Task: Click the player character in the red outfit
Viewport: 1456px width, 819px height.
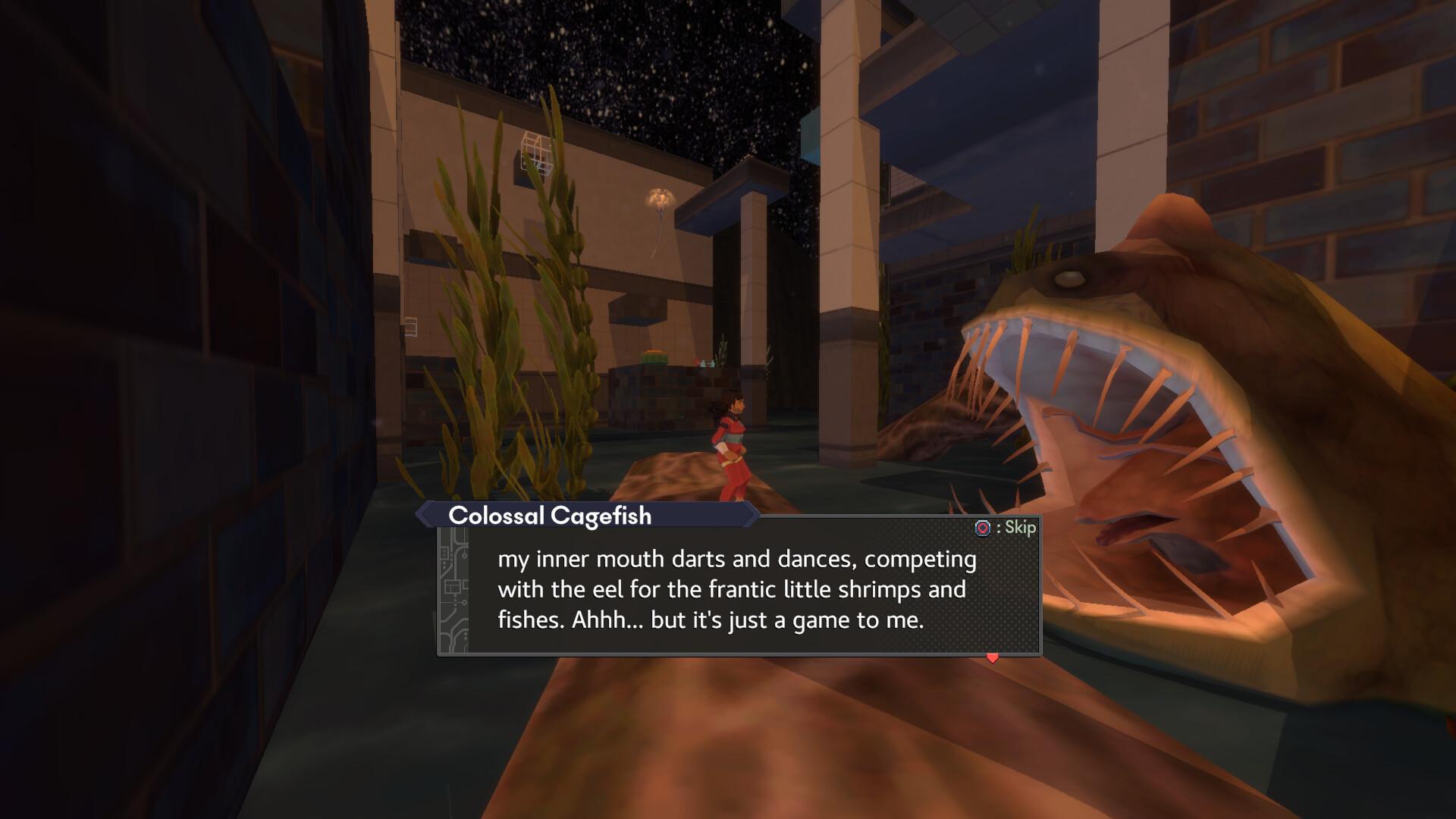Action: point(730,440)
